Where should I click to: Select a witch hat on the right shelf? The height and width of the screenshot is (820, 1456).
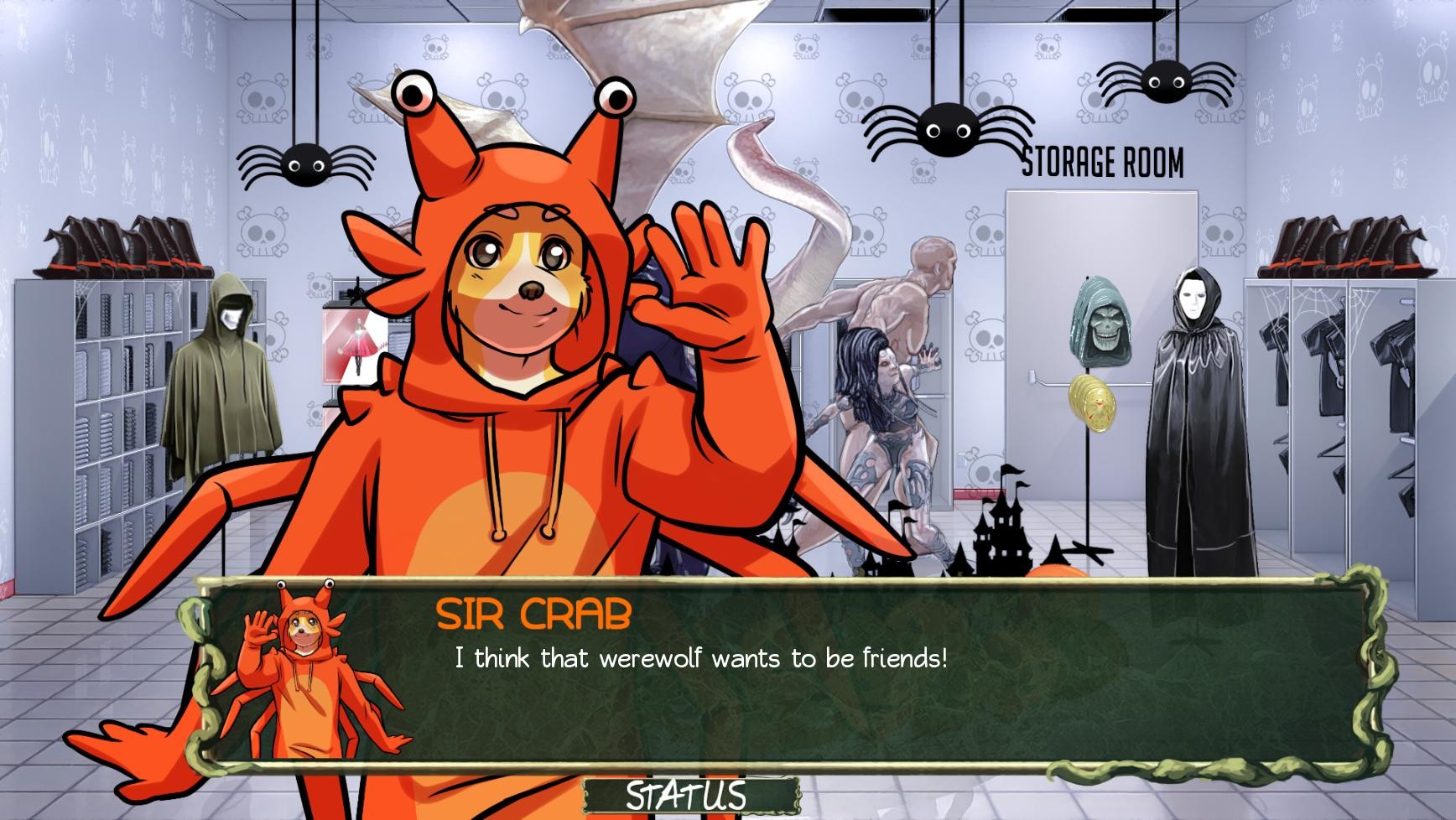click(1334, 243)
